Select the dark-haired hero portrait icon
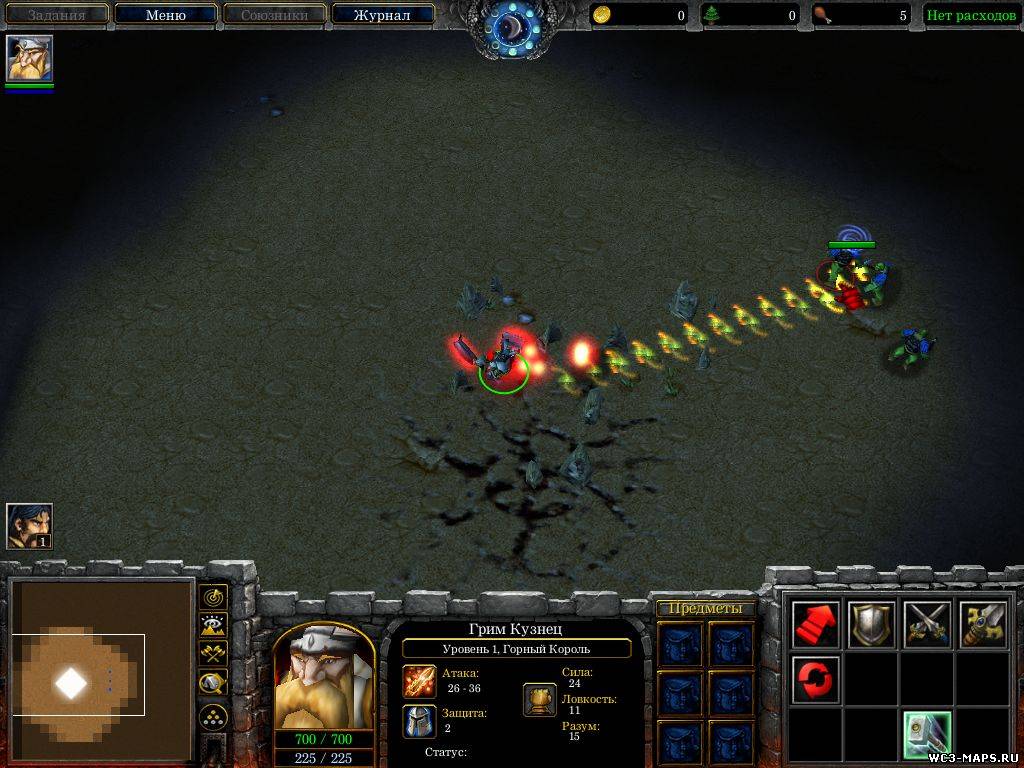 [29, 526]
